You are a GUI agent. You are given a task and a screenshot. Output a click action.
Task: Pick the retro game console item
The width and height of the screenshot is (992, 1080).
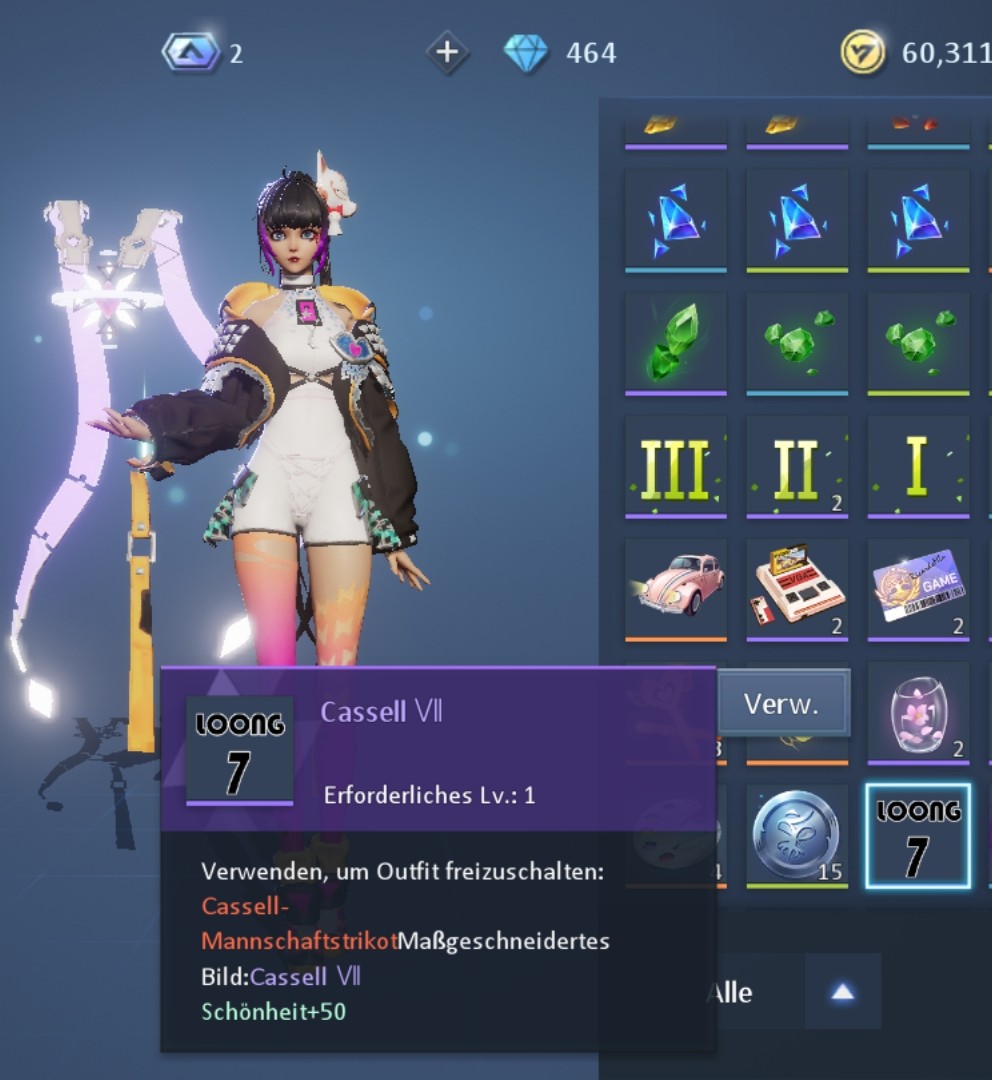796,589
